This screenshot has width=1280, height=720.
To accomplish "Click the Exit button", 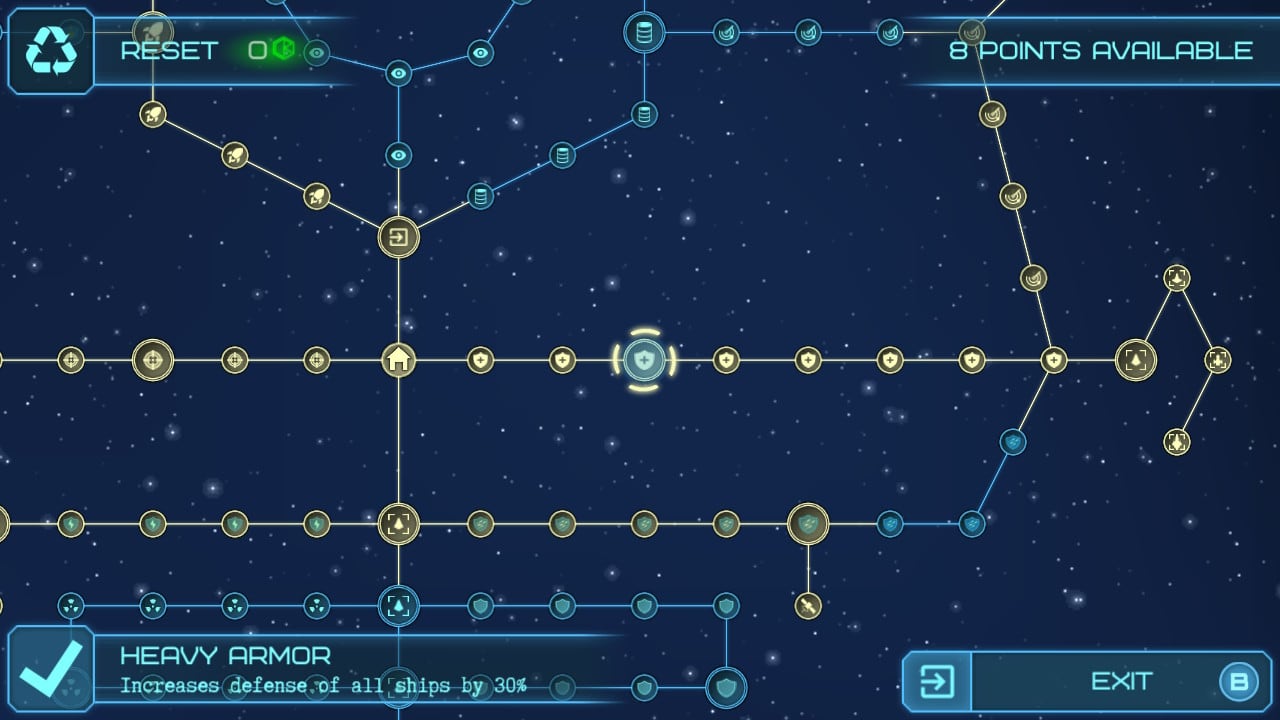I will click(1120, 682).
